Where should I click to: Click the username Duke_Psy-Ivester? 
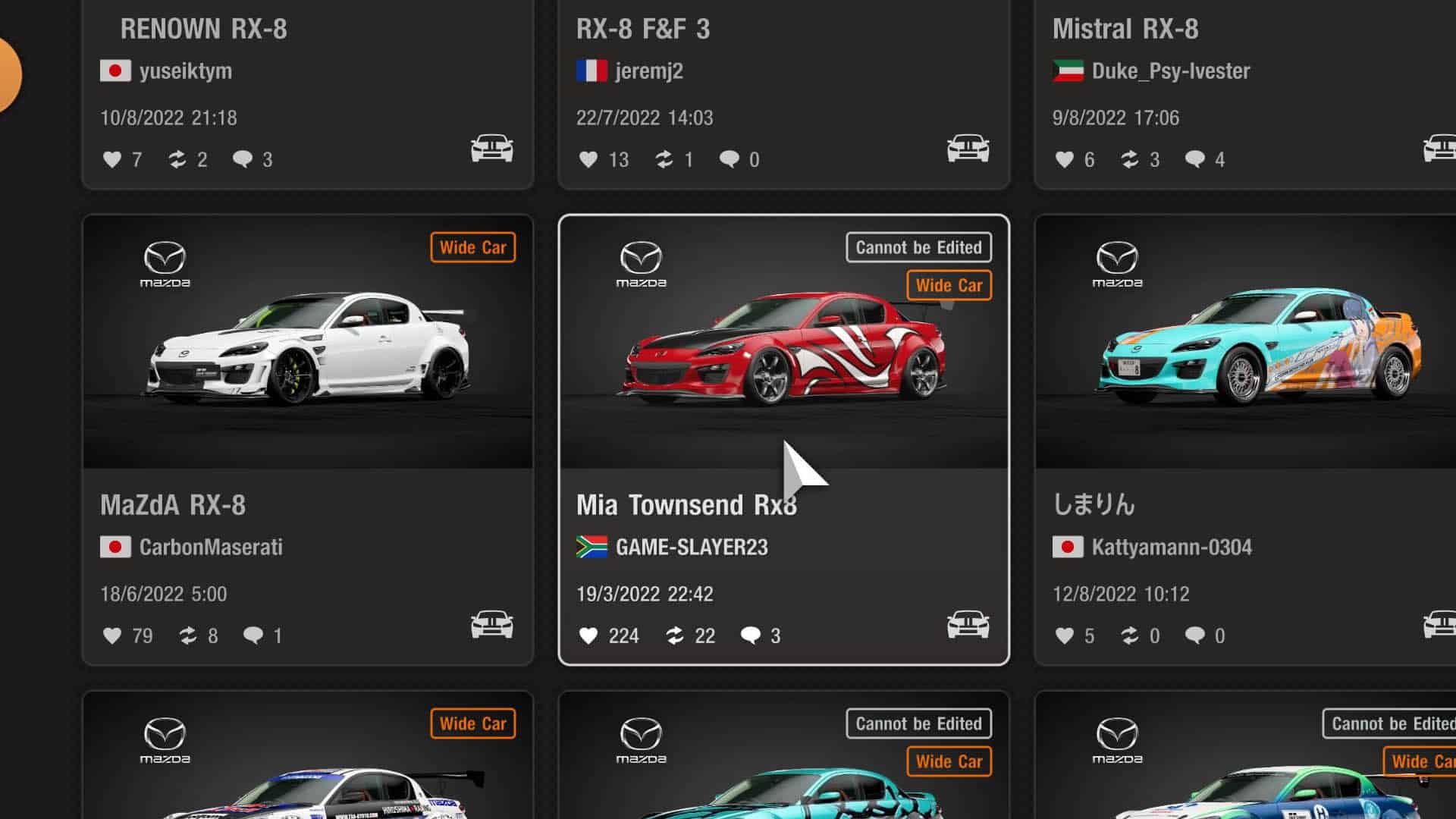click(x=1170, y=70)
